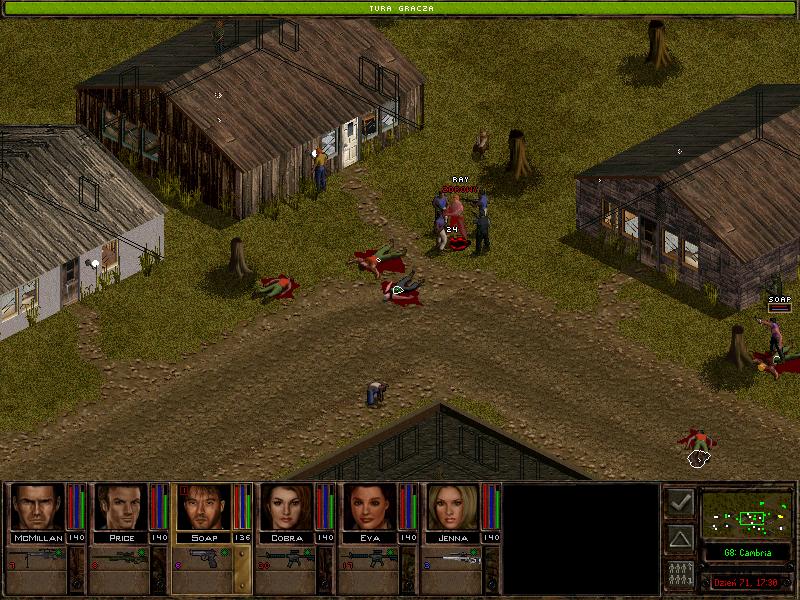Select Cobra's portrait
This screenshot has width=800, height=600.
286,507
